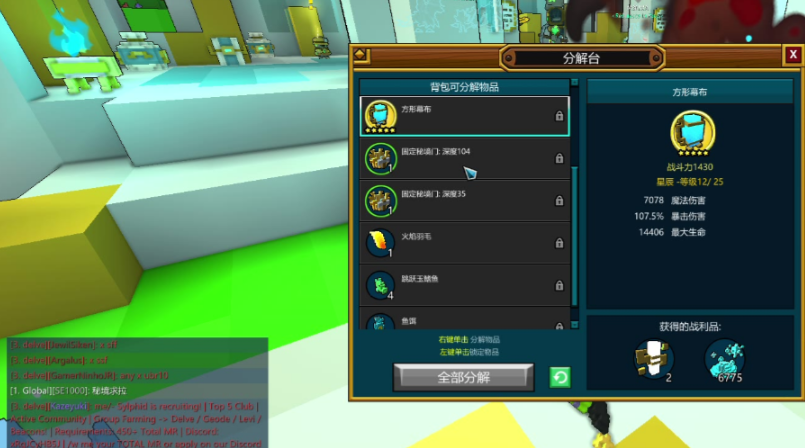Toggle the lock on 方形幕布
The image size is (805, 448).
coord(559,117)
